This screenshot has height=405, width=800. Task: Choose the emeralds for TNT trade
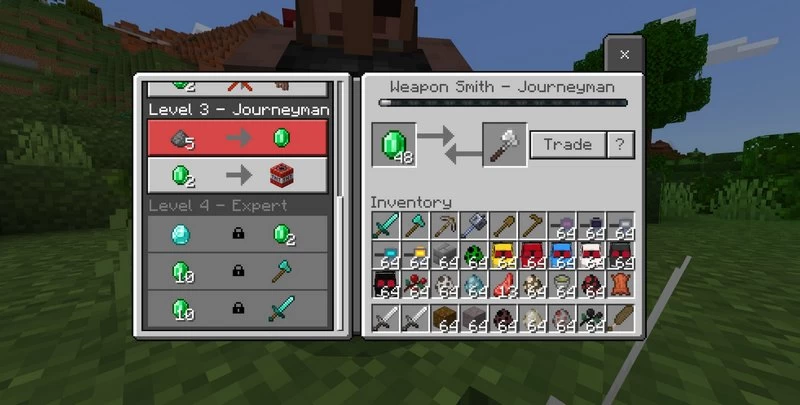240,175
